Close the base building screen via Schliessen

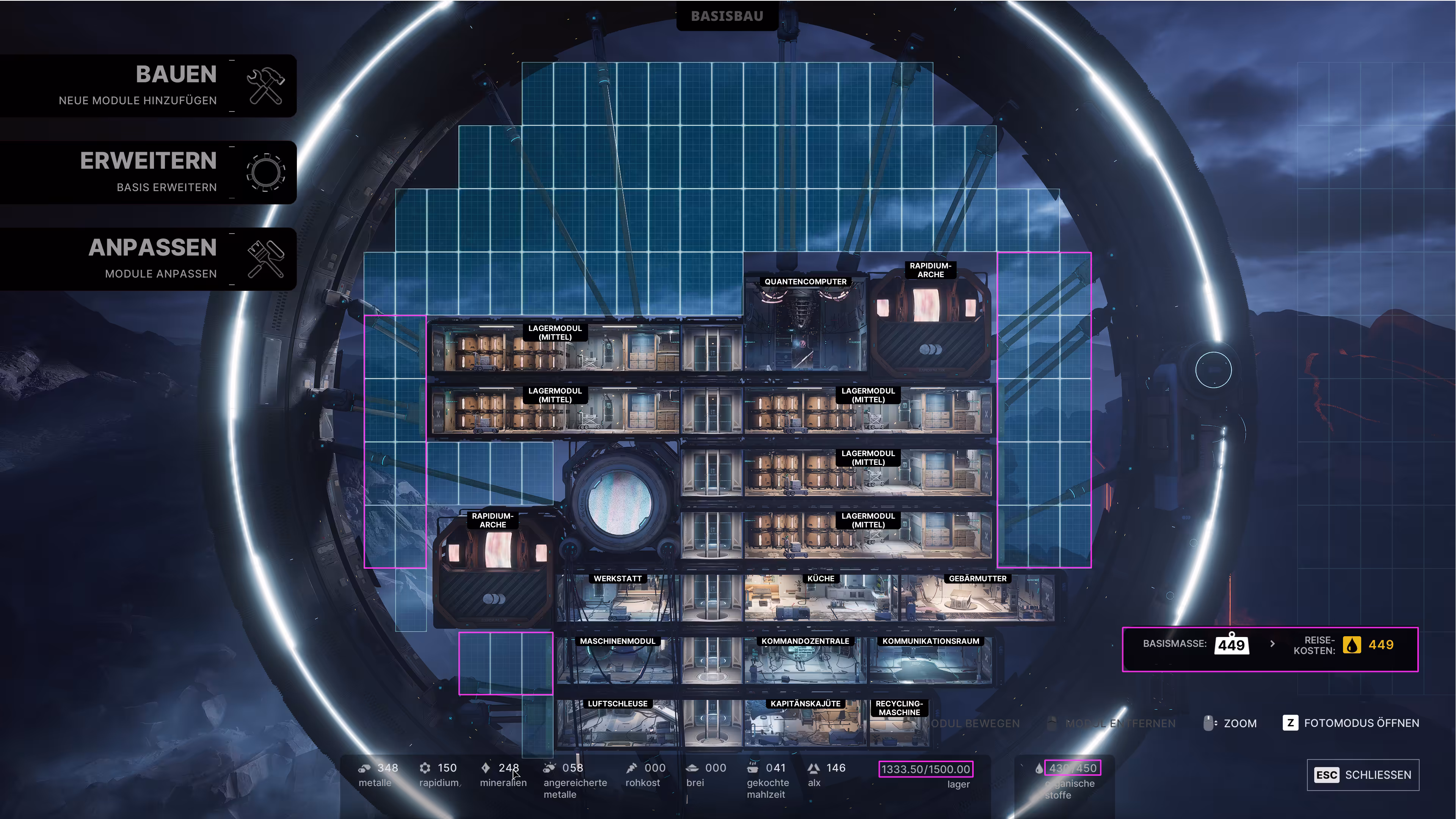click(x=1363, y=774)
